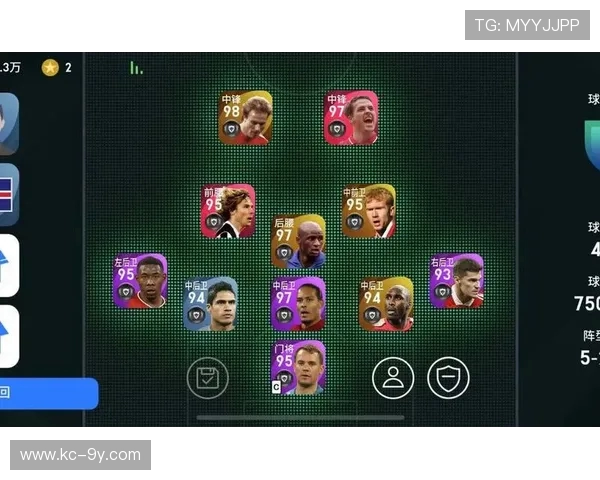This screenshot has height=480, width=600.
Task: Select the 后腰 defensive midfielder card
Action: 298,242
